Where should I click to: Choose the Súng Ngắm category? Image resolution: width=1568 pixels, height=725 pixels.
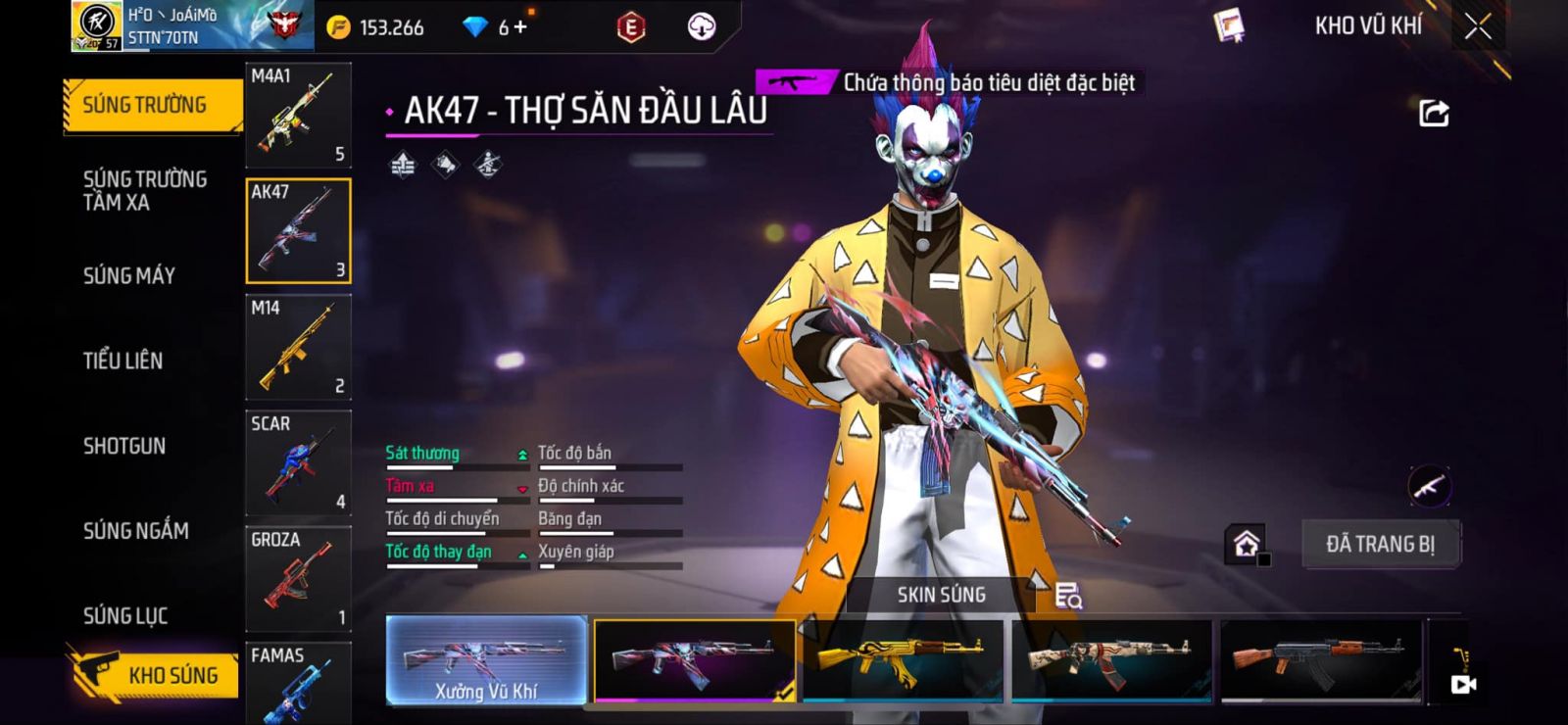(x=136, y=531)
